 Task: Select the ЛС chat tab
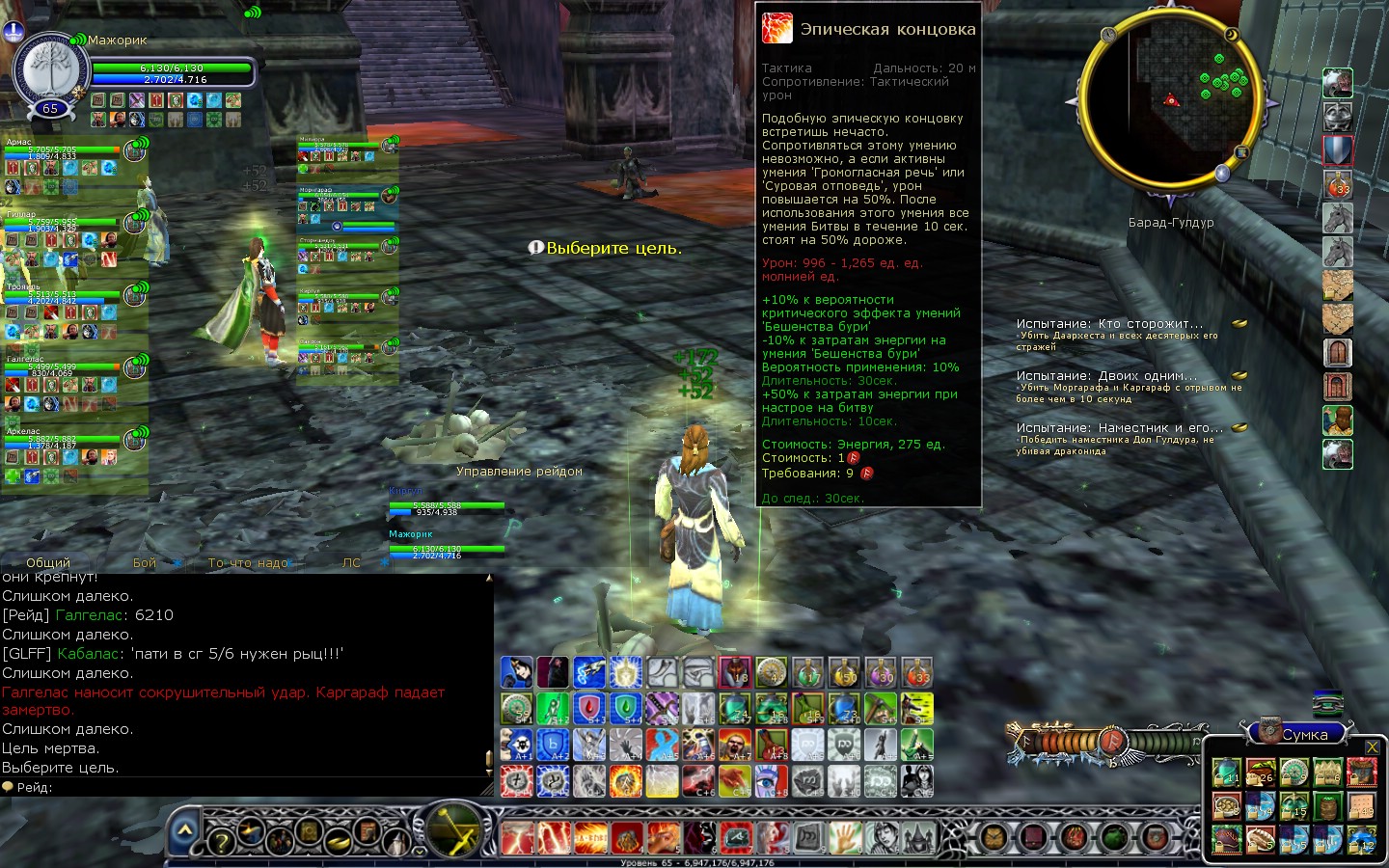pos(351,562)
